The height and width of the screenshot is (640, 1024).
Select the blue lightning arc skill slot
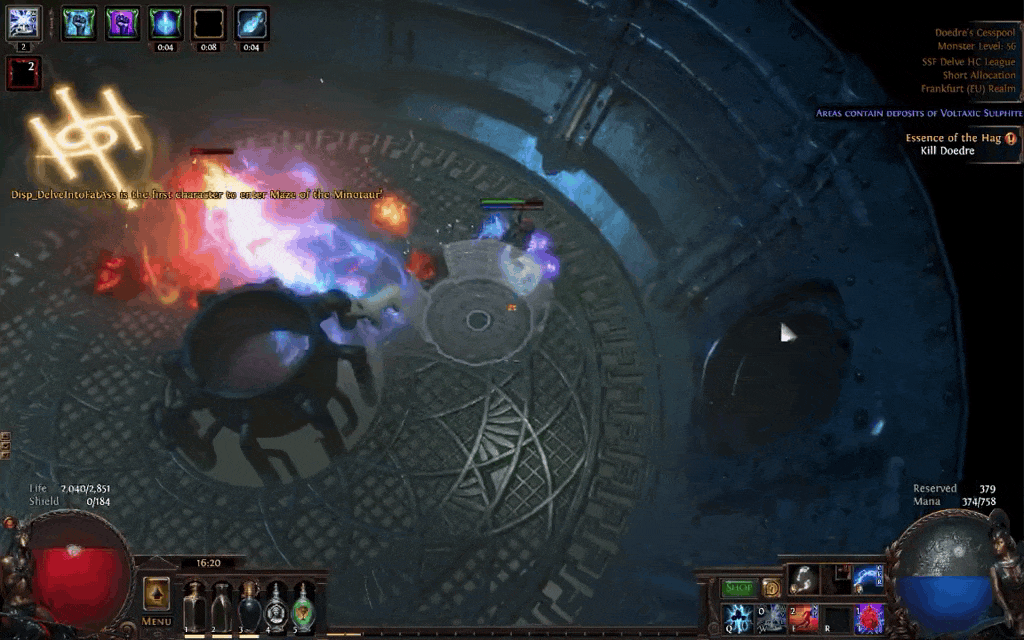[867, 579]
